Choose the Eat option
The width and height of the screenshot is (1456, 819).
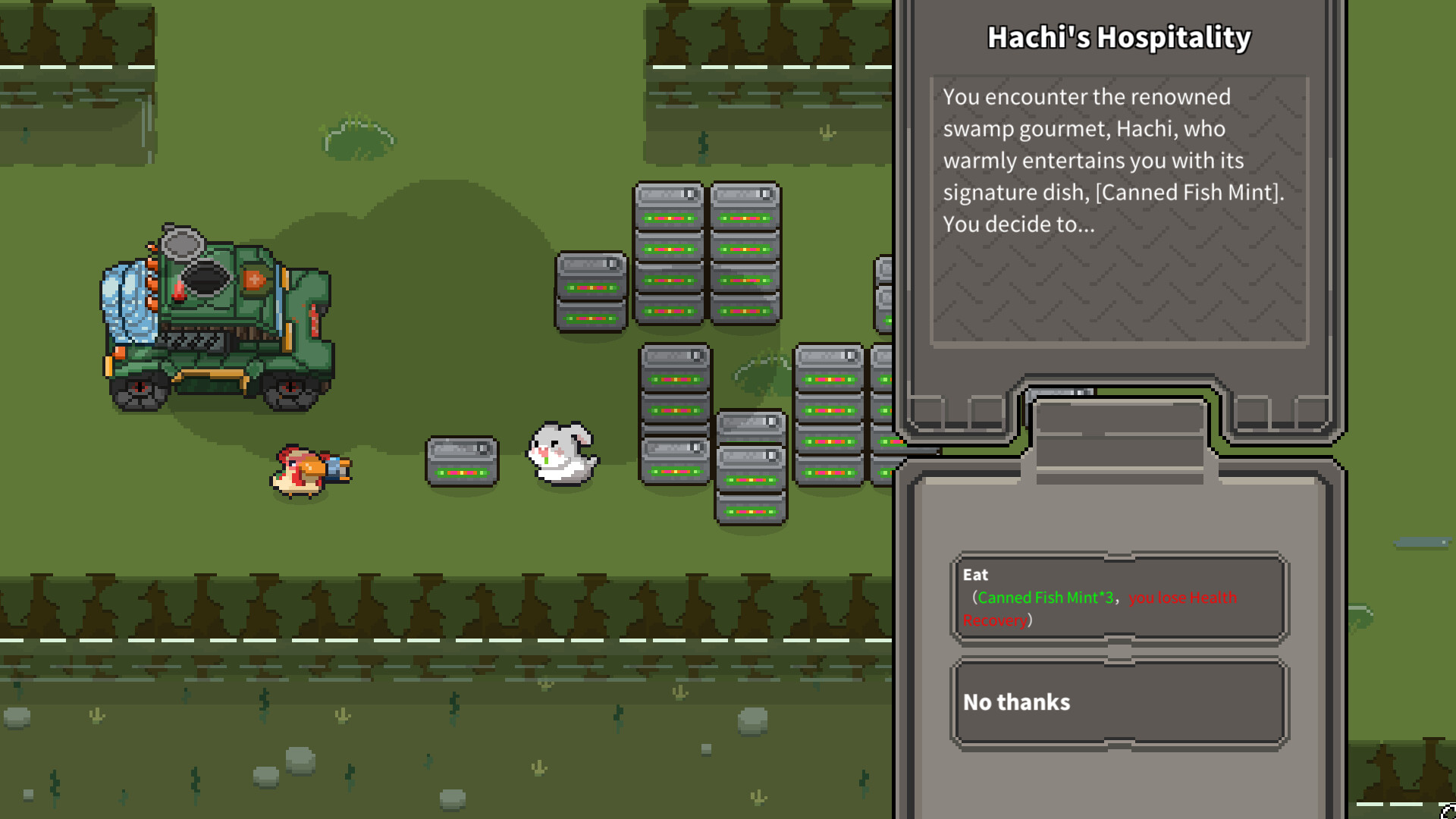pos(1120,598)
